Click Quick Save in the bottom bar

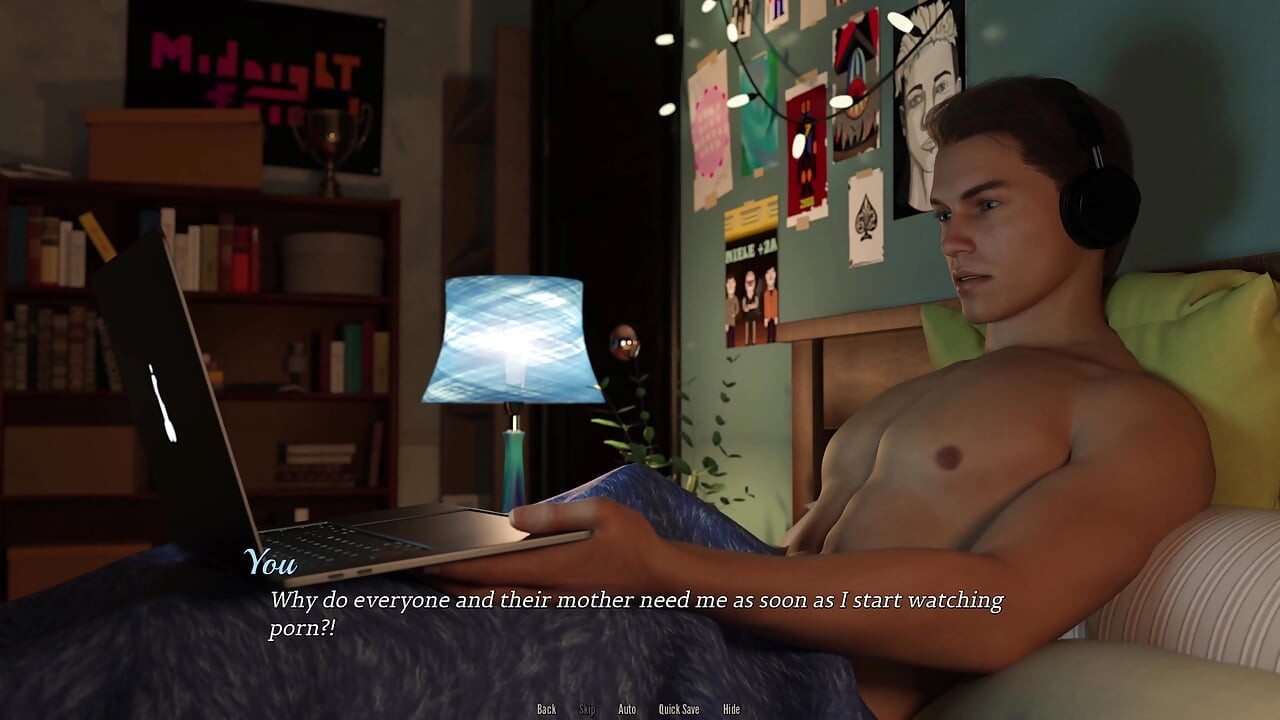pos(679,709)
